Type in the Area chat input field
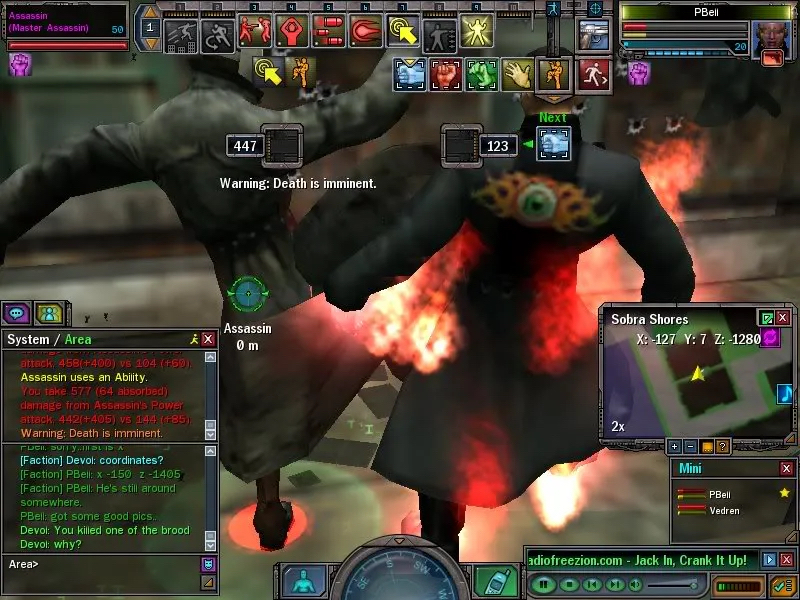The image size is (800, 600). click(110, 565)
